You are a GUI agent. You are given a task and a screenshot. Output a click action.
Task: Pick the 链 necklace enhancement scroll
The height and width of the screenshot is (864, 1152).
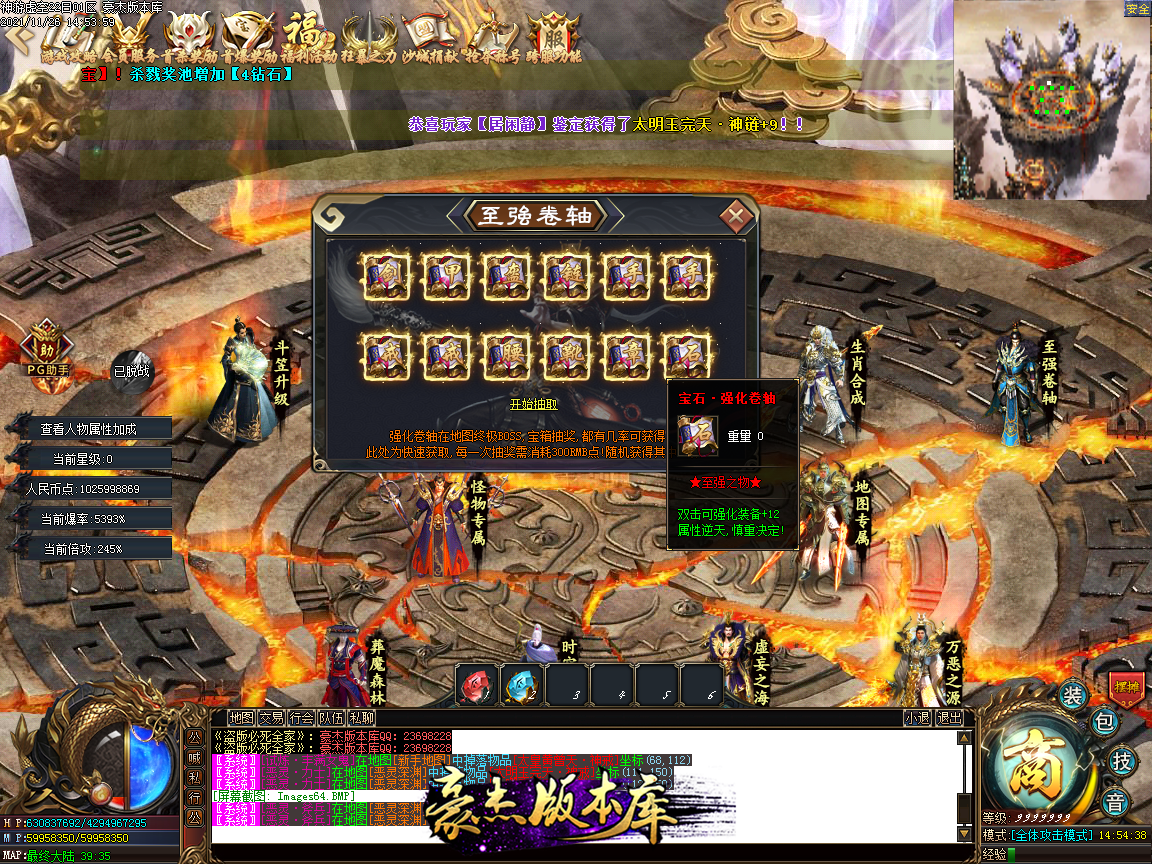567,273
